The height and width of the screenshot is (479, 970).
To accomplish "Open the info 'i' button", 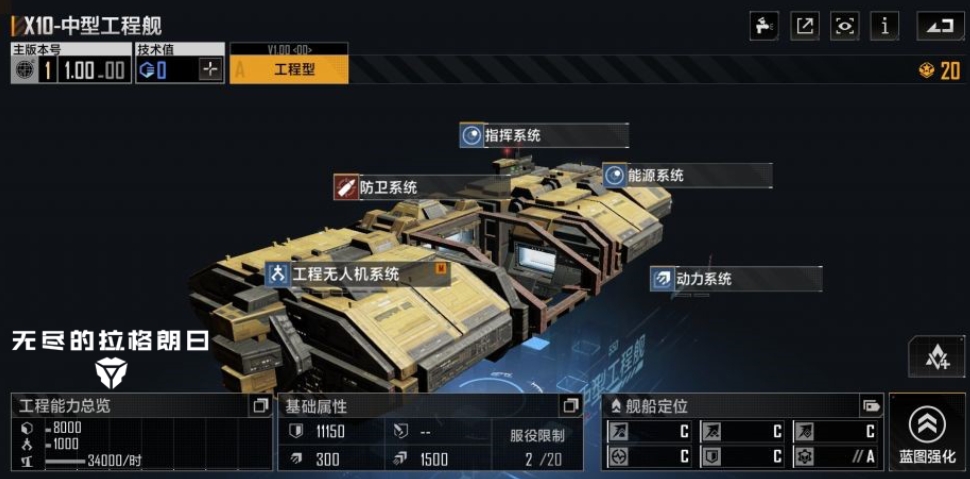I will tap(884, 26).
